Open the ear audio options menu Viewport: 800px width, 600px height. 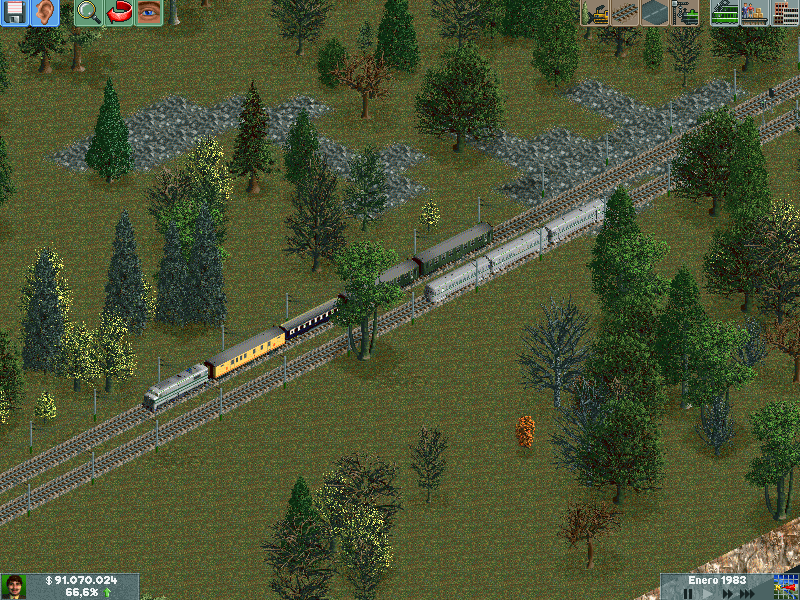coord(44,13)
